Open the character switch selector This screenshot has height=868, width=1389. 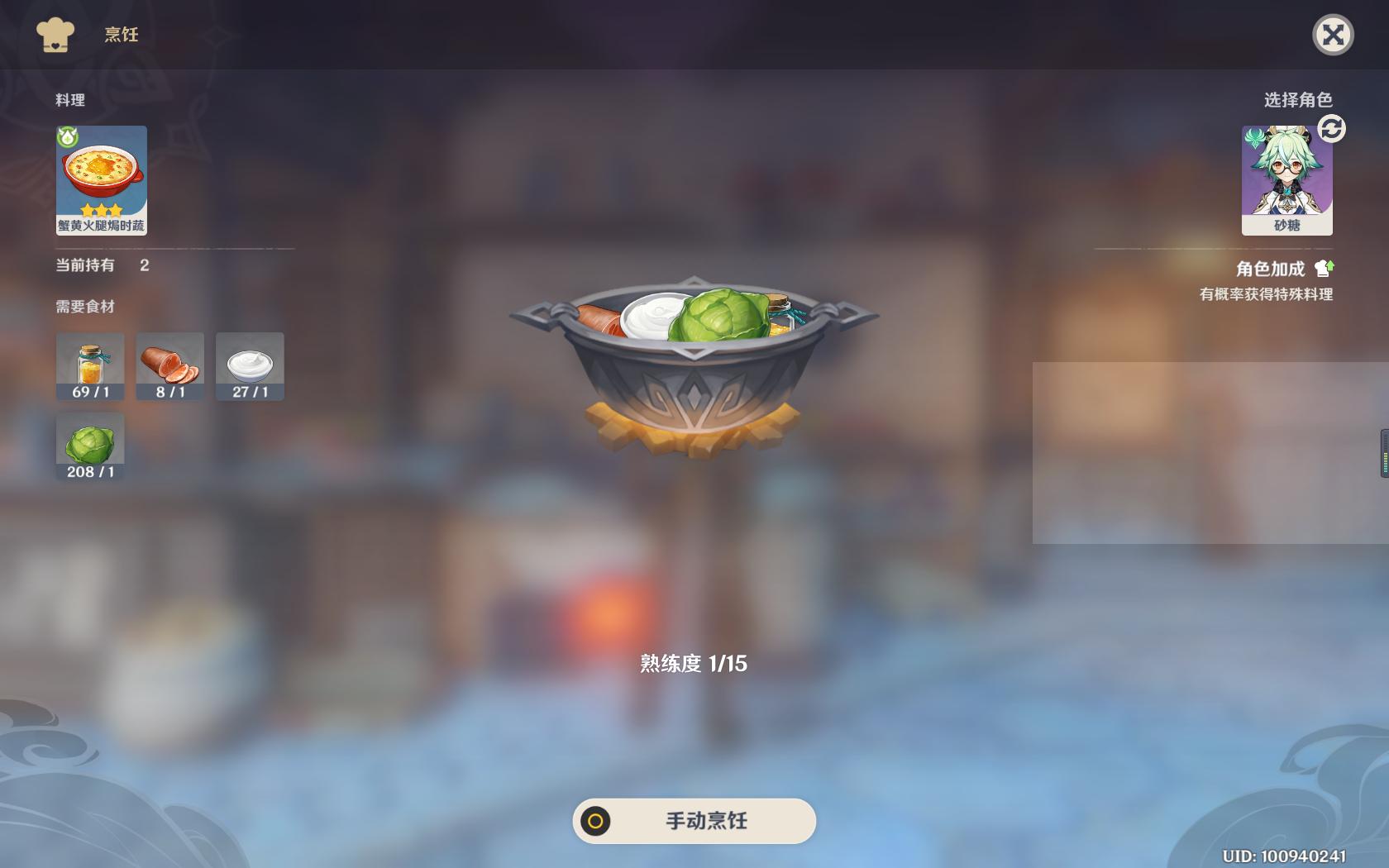click(x=1330, y=130)
